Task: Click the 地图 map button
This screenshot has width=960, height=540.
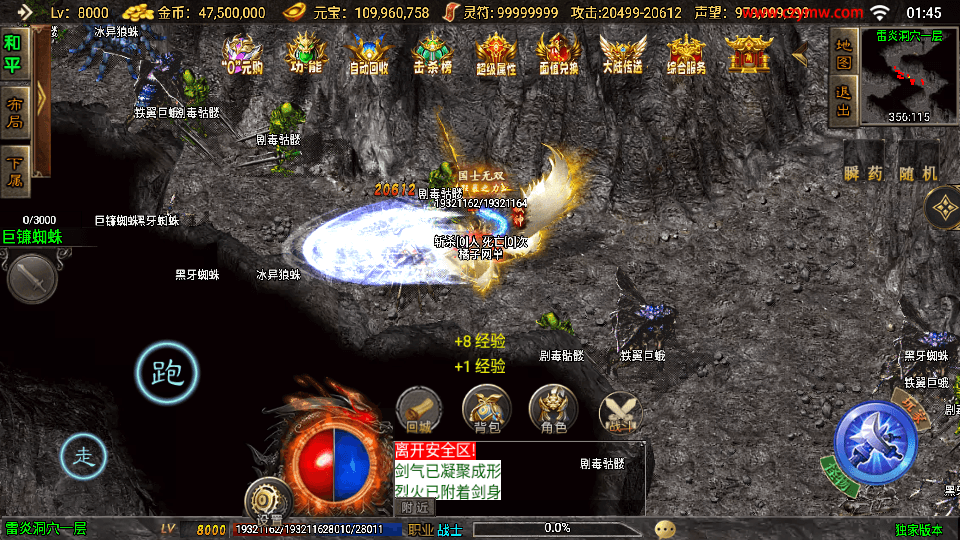Action: tap(844, 56)
